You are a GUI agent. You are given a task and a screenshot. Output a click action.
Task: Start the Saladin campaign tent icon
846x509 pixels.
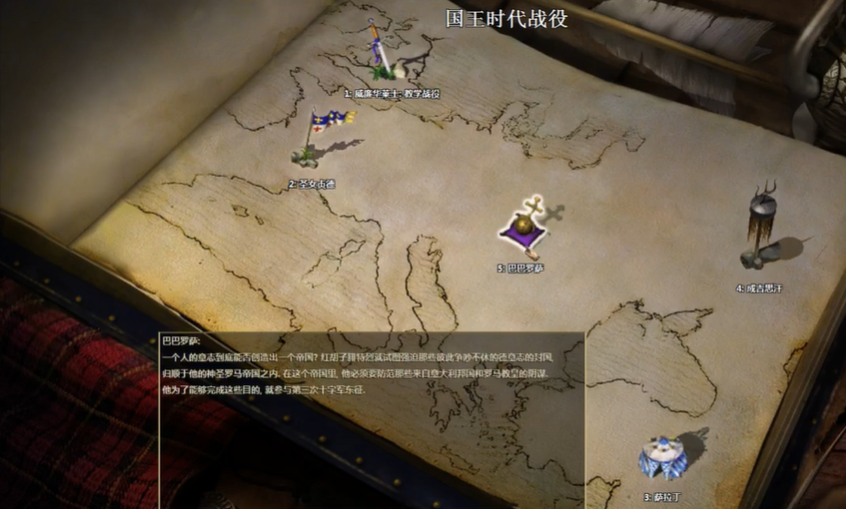[662, 458]
